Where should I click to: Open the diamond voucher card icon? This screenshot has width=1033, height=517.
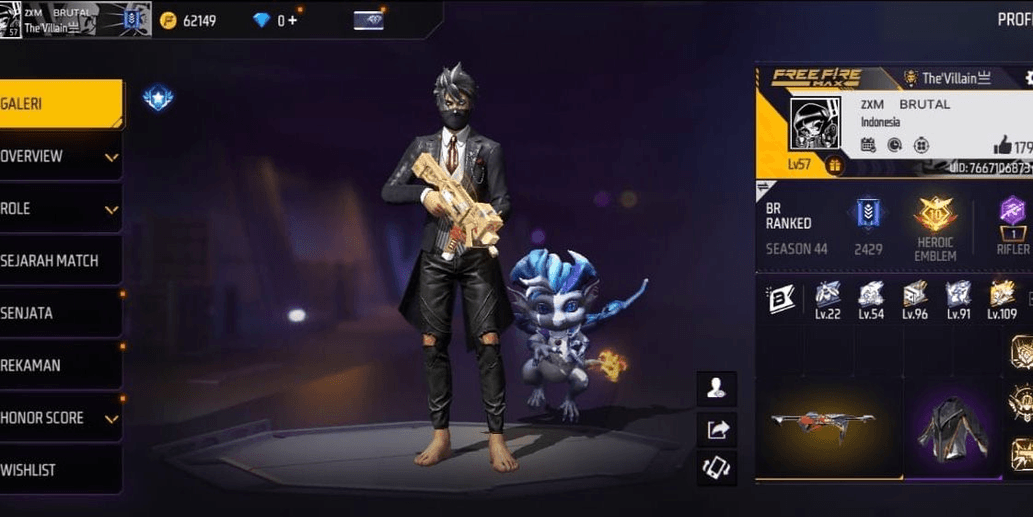[x=368, y=20]
